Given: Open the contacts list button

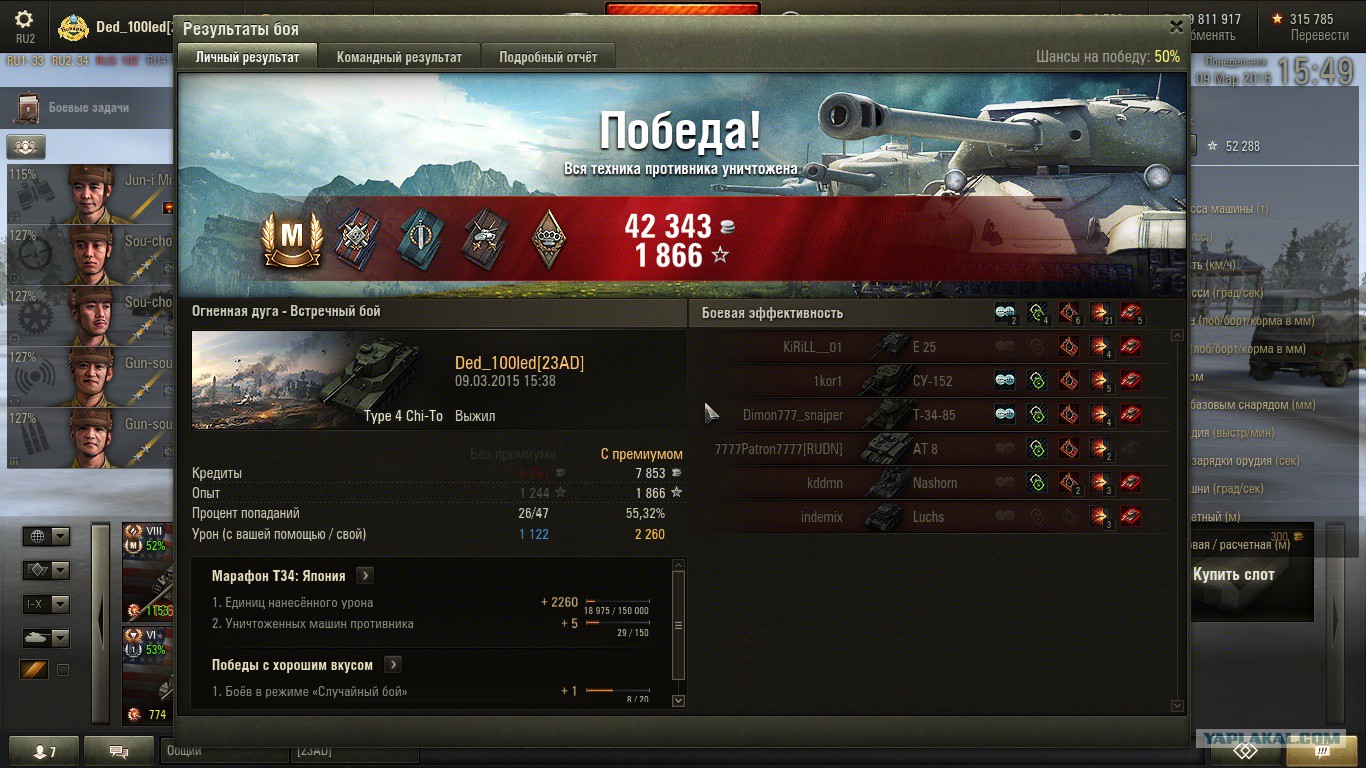Looking at the screenshot, I should pos(40,751).
